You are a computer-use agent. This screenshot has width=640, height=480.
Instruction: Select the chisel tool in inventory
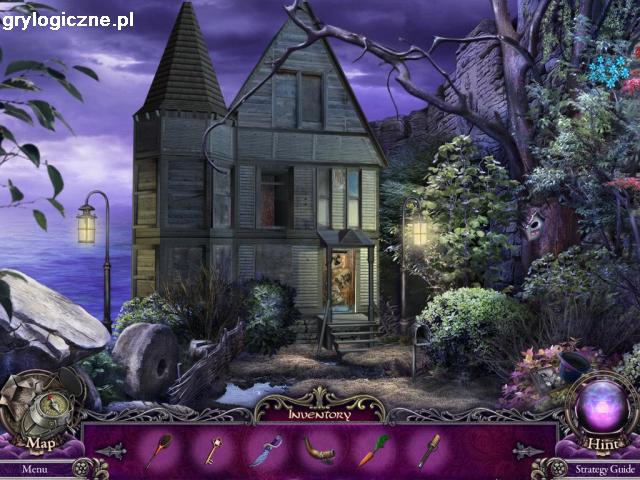(x=428, y=450)
